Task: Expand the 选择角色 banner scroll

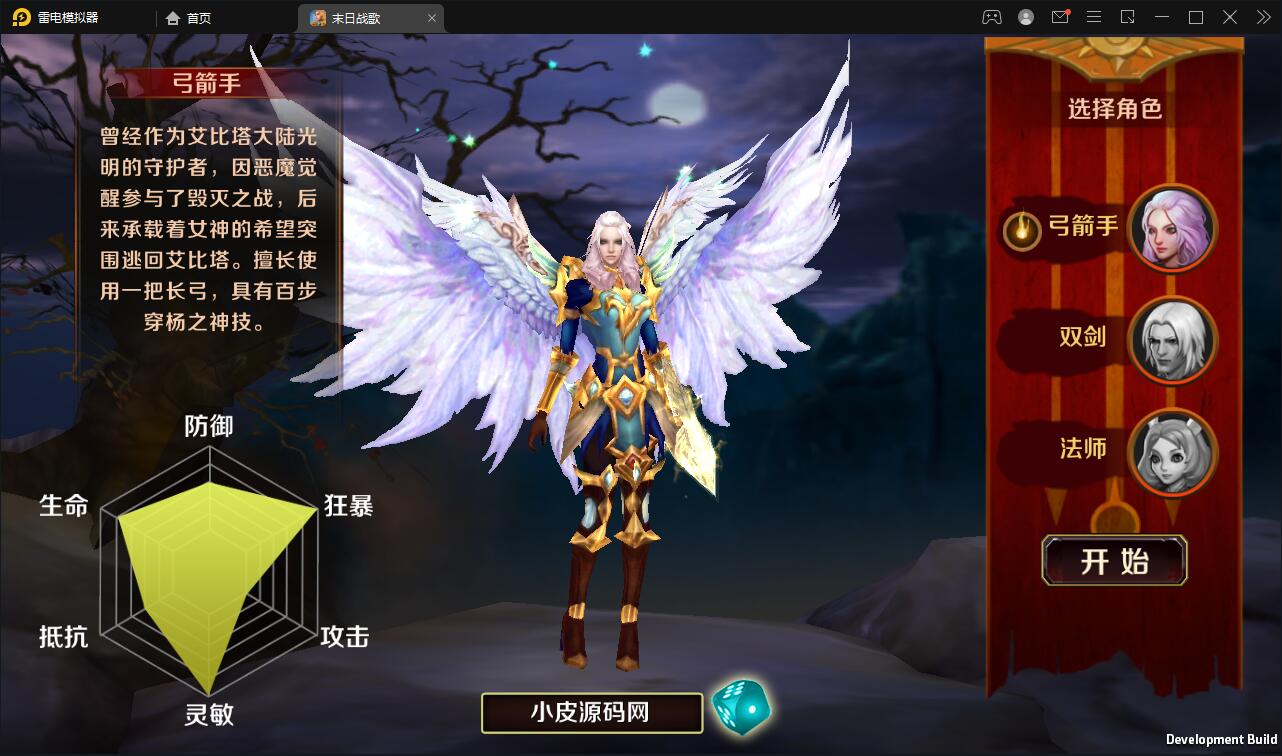Action: tap(1114, 108)
